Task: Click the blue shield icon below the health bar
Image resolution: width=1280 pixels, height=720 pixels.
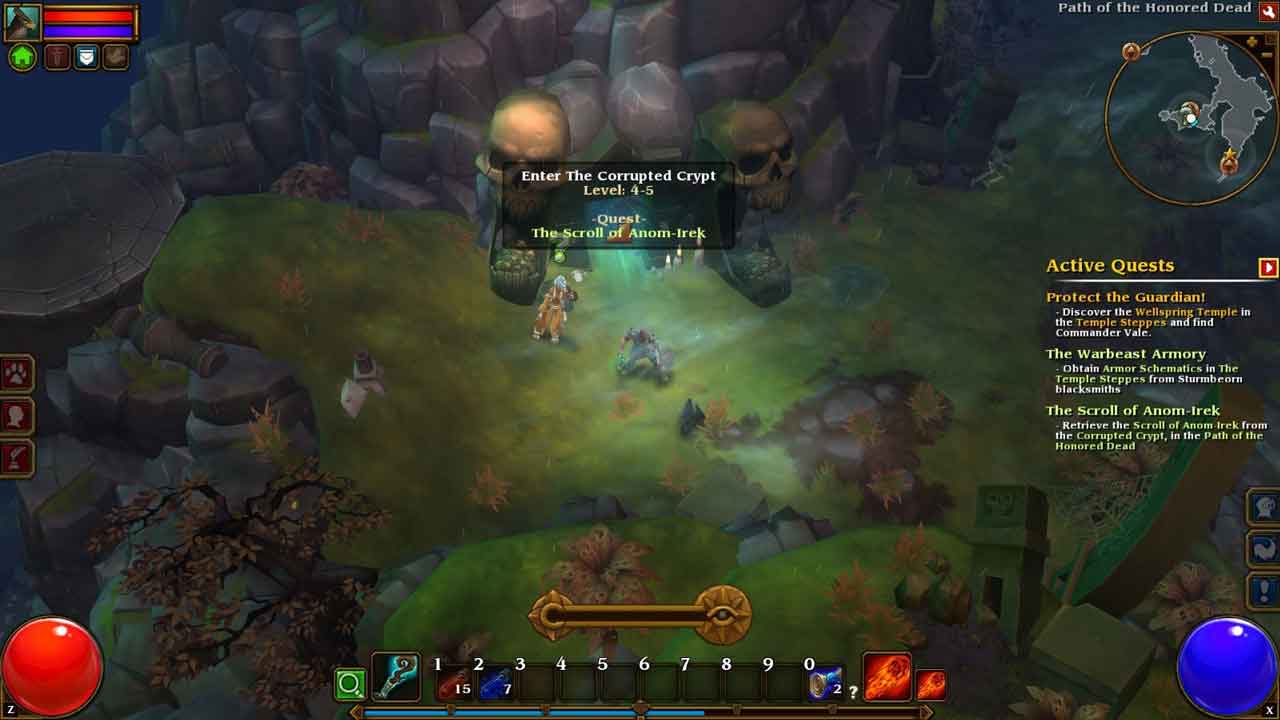Action: 87,57
